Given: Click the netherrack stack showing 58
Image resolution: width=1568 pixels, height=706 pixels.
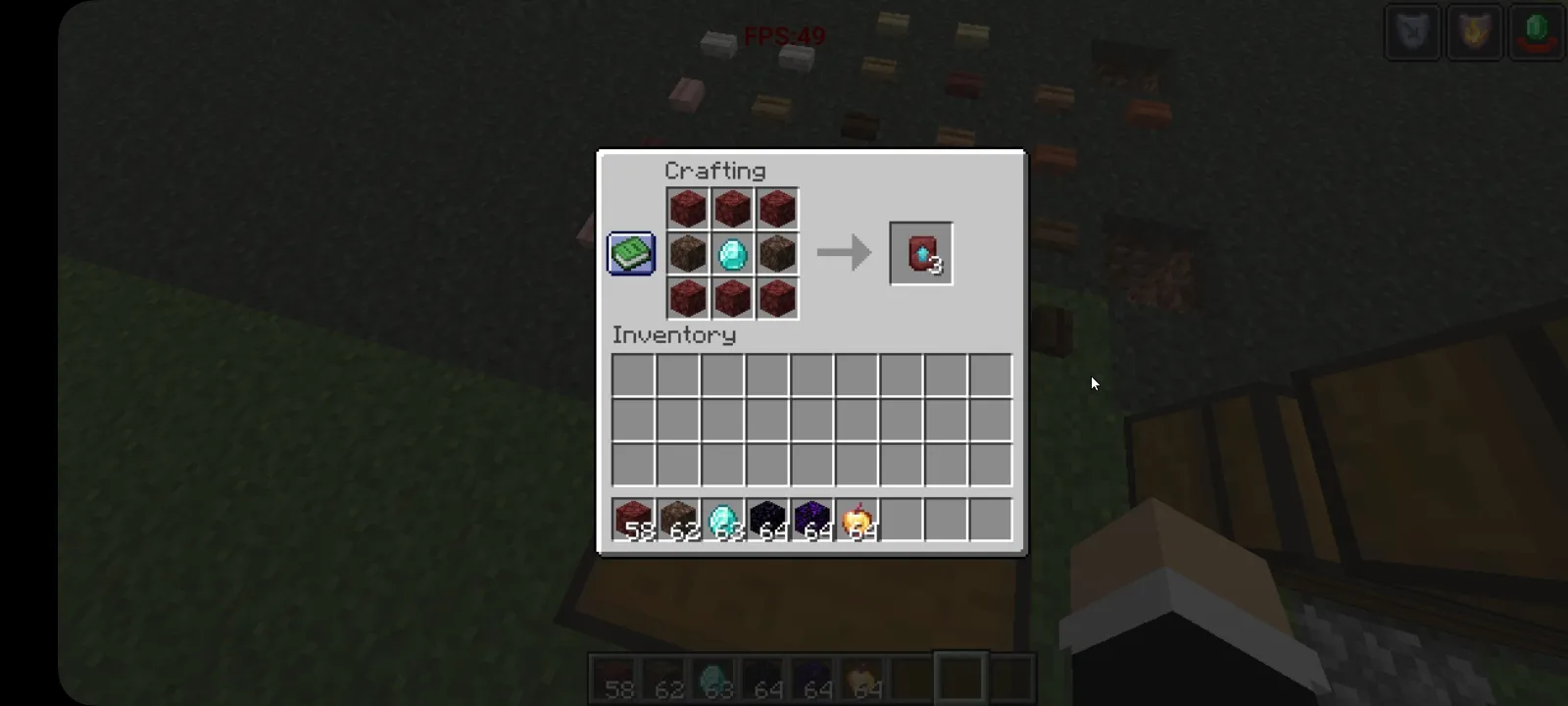Looking at the screenshot, I should tap(632, 519).
